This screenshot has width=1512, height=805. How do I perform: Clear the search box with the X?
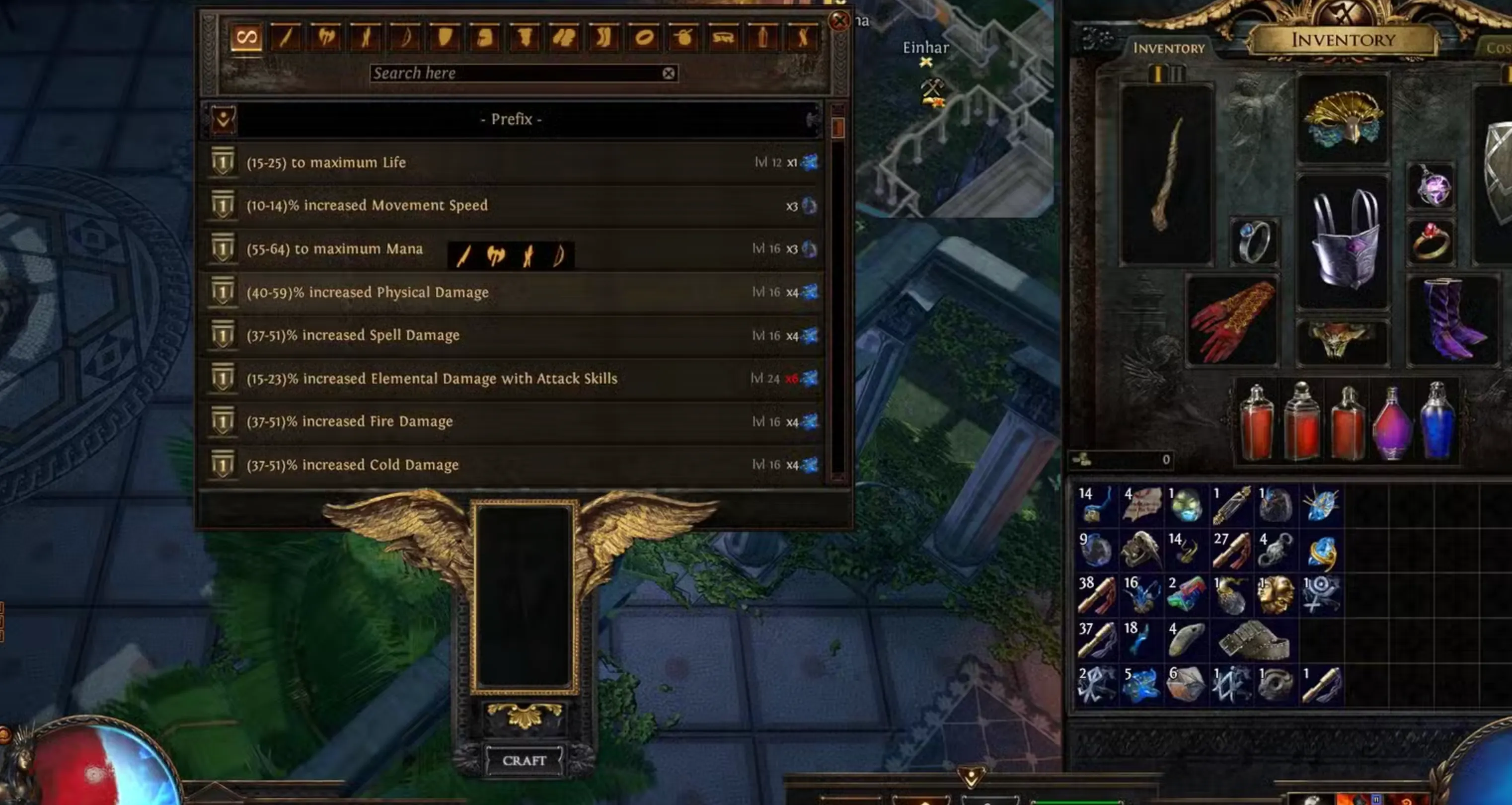tap(669, 73)
